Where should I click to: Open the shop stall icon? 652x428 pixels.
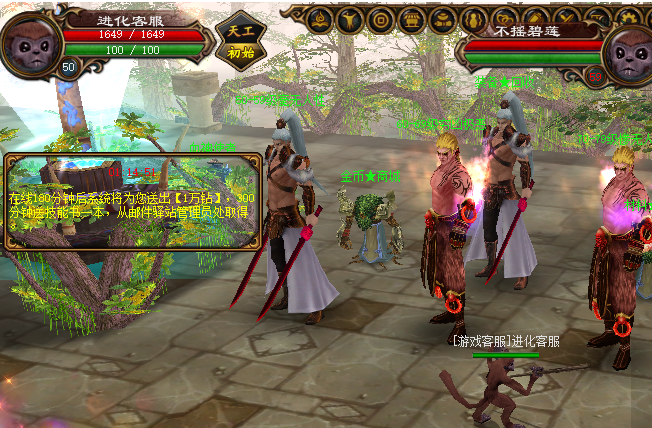coord(410,19)
